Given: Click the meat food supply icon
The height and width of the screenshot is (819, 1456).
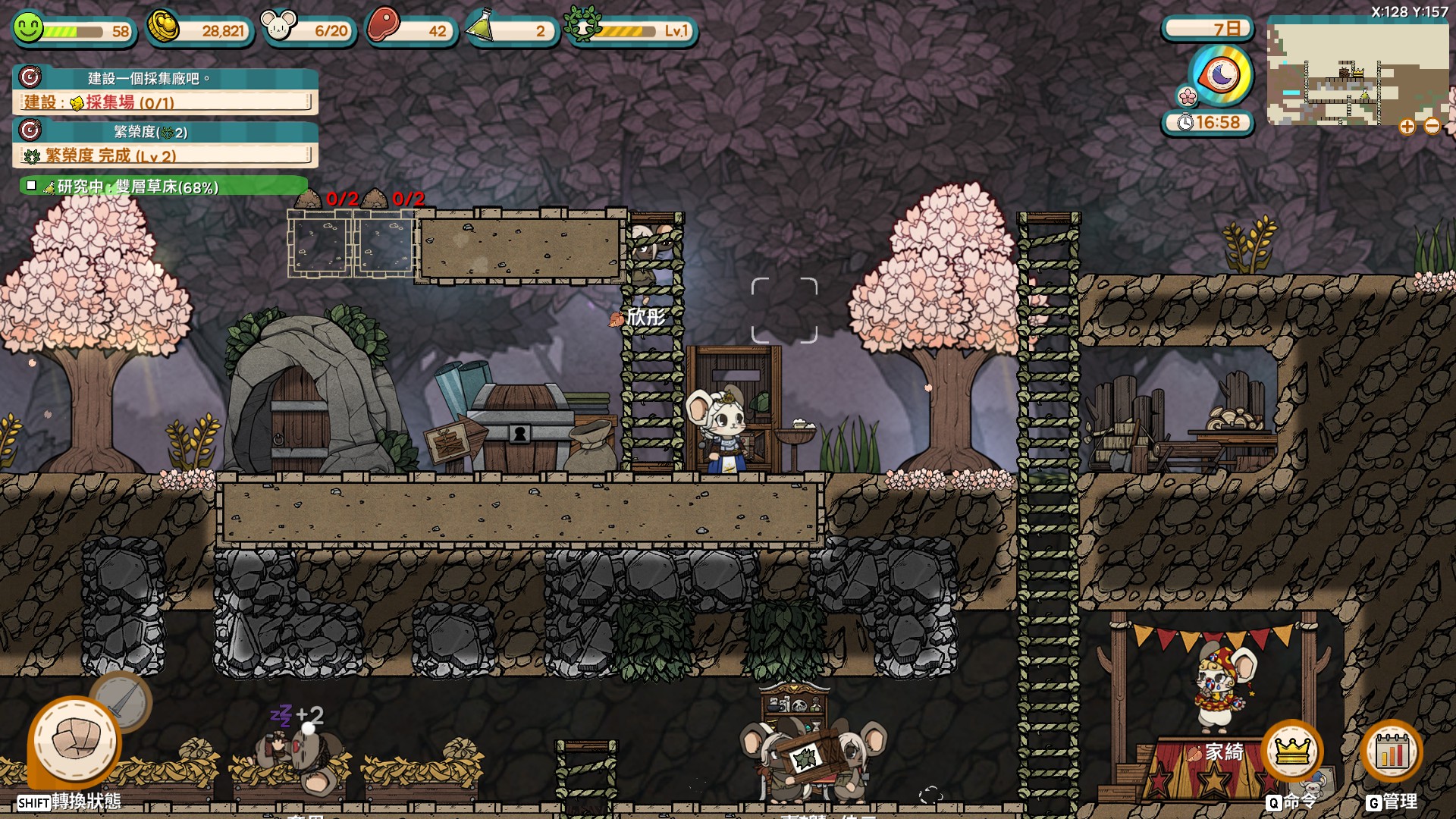Looking at the screenshot, I should 384,26.
